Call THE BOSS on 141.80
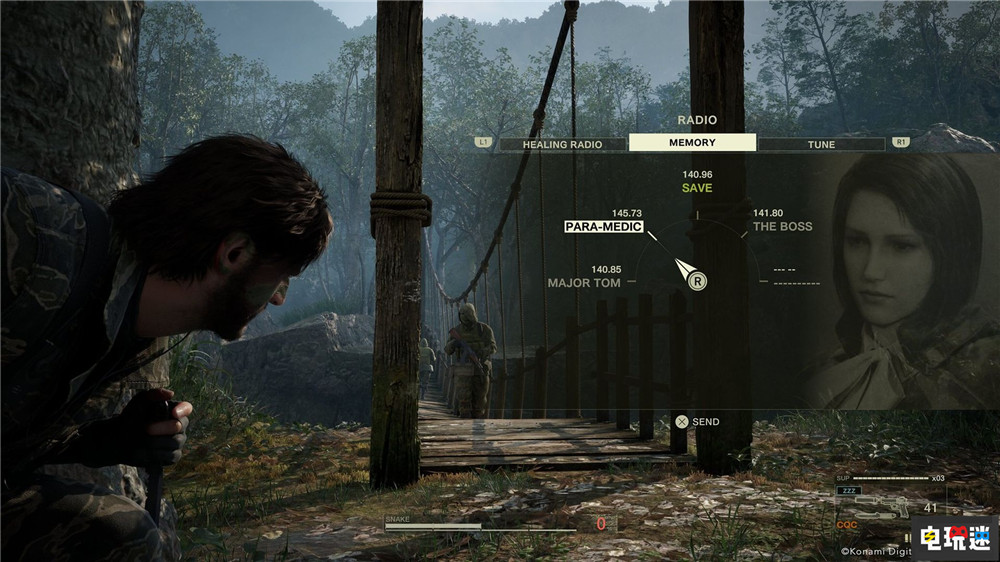This screenshot has width=1000, height=562. pyautogui.click(x=782, y=226)
